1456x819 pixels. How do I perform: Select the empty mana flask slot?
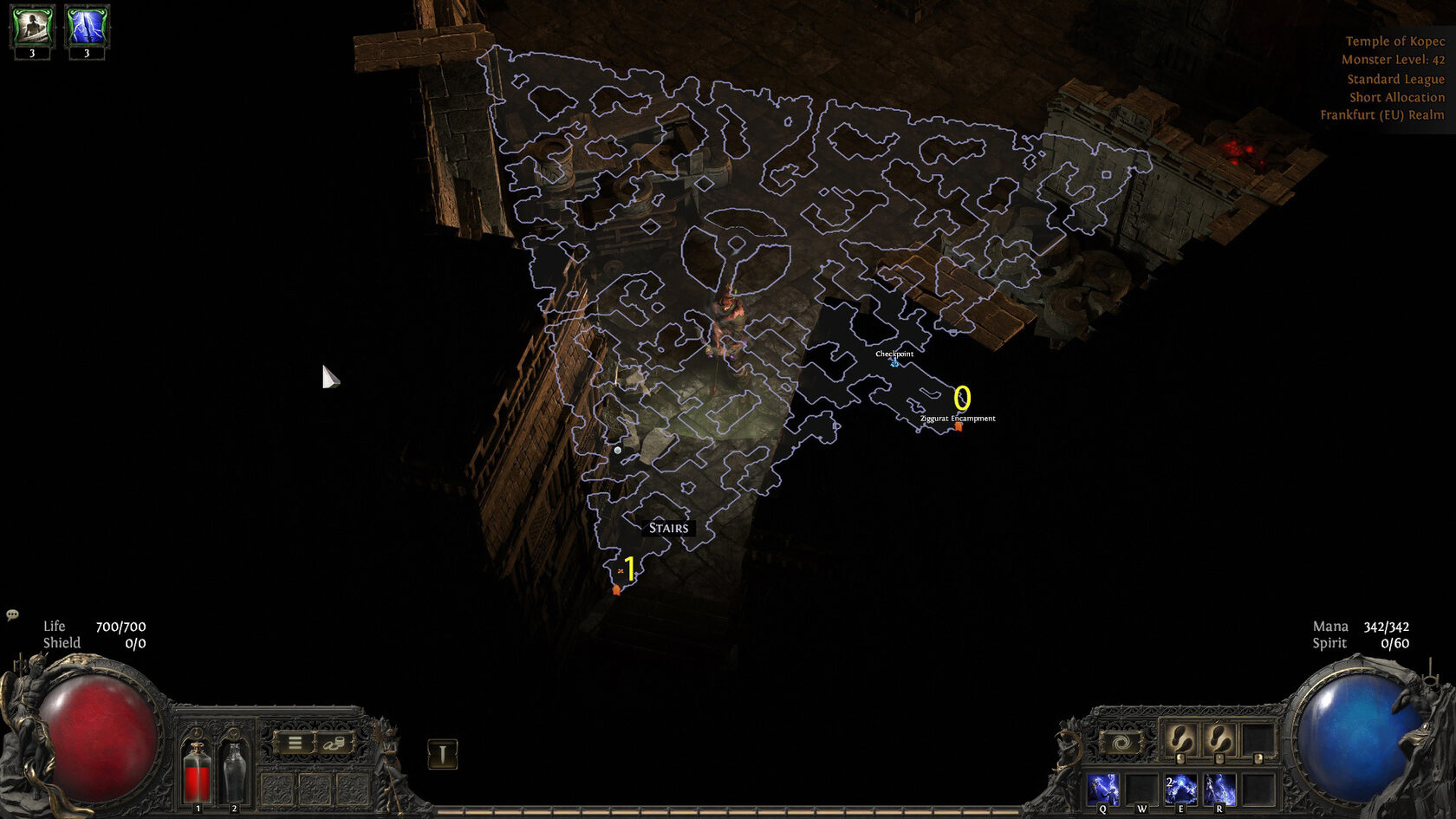[234, 771]
